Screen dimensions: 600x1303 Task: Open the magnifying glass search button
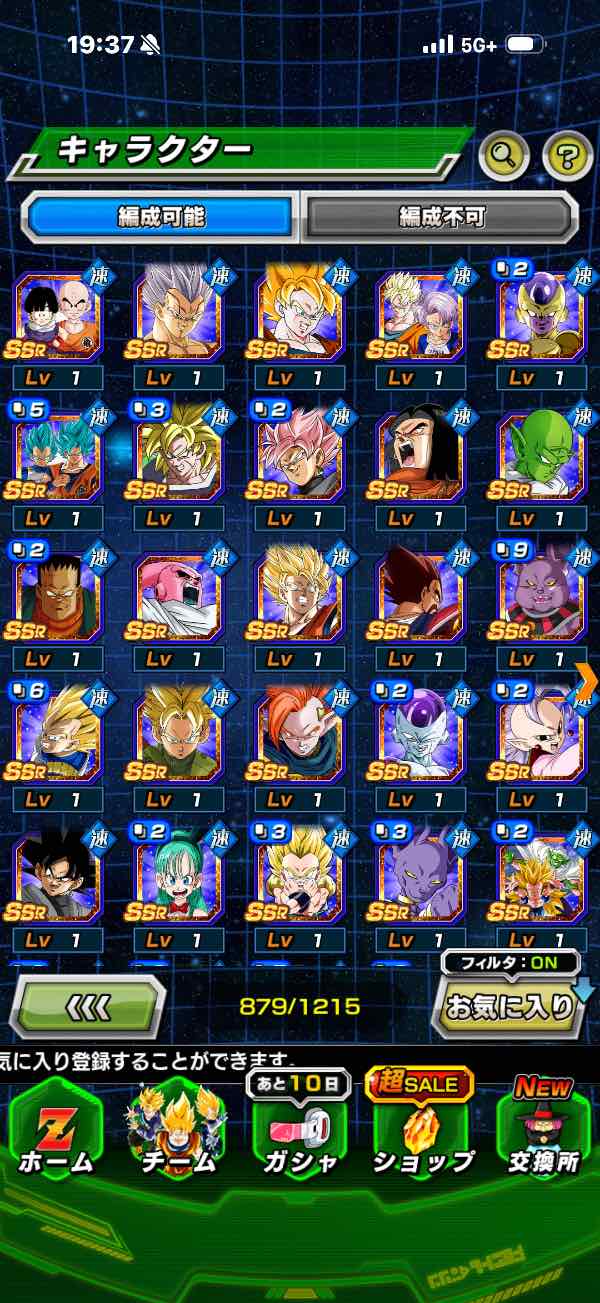pos(504,155)
